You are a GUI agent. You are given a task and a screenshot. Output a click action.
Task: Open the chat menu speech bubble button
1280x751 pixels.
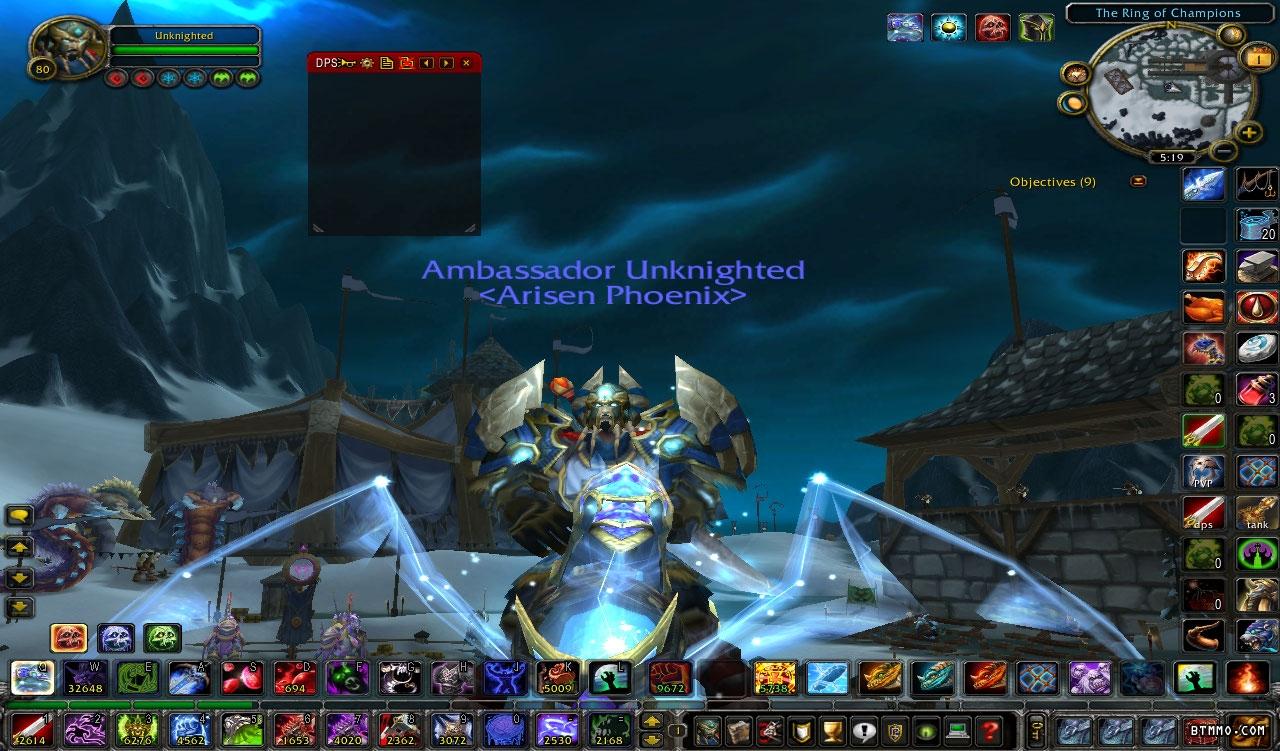tap(20, 517)
